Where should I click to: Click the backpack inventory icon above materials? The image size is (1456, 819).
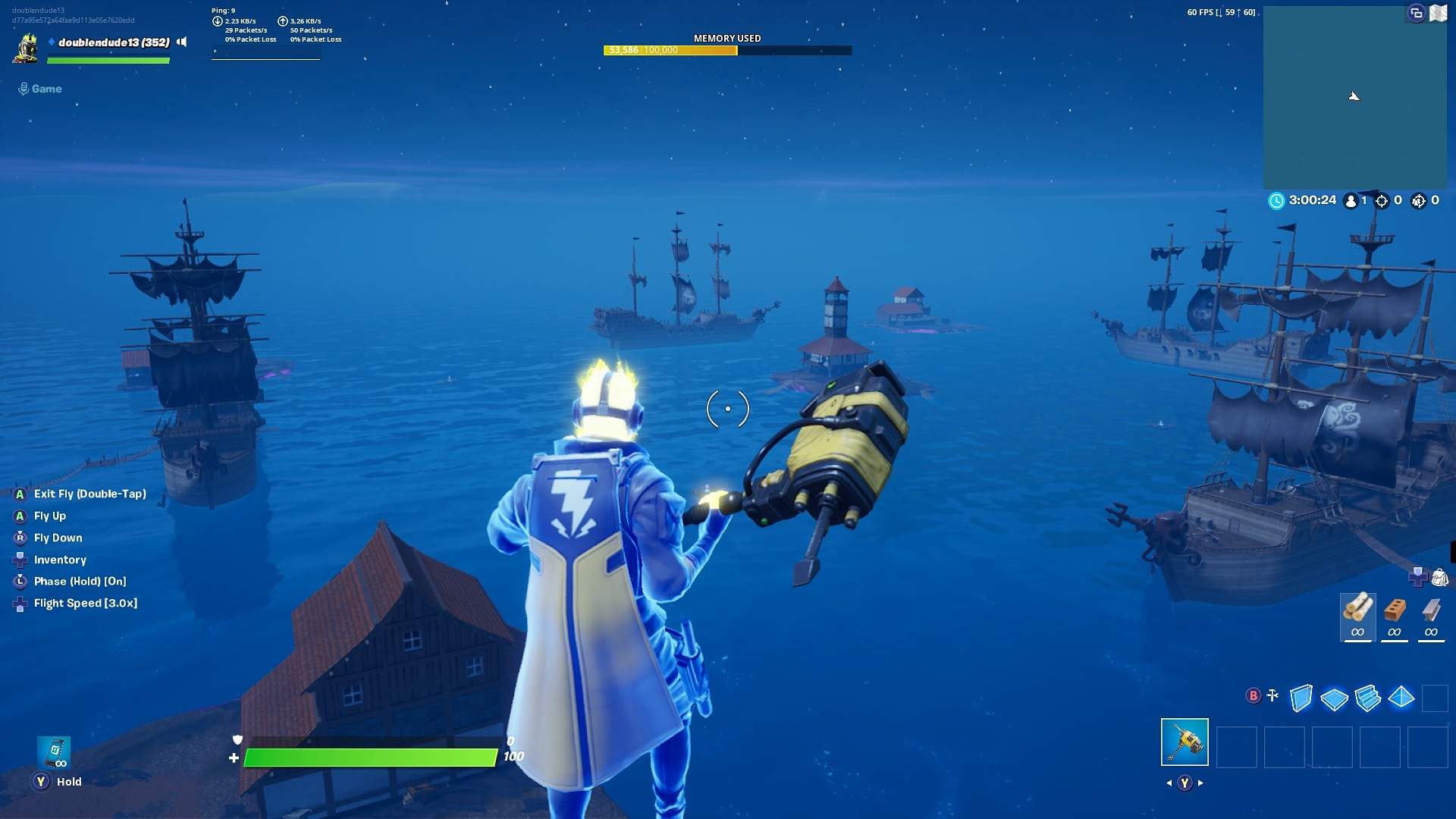point(1440,579)
